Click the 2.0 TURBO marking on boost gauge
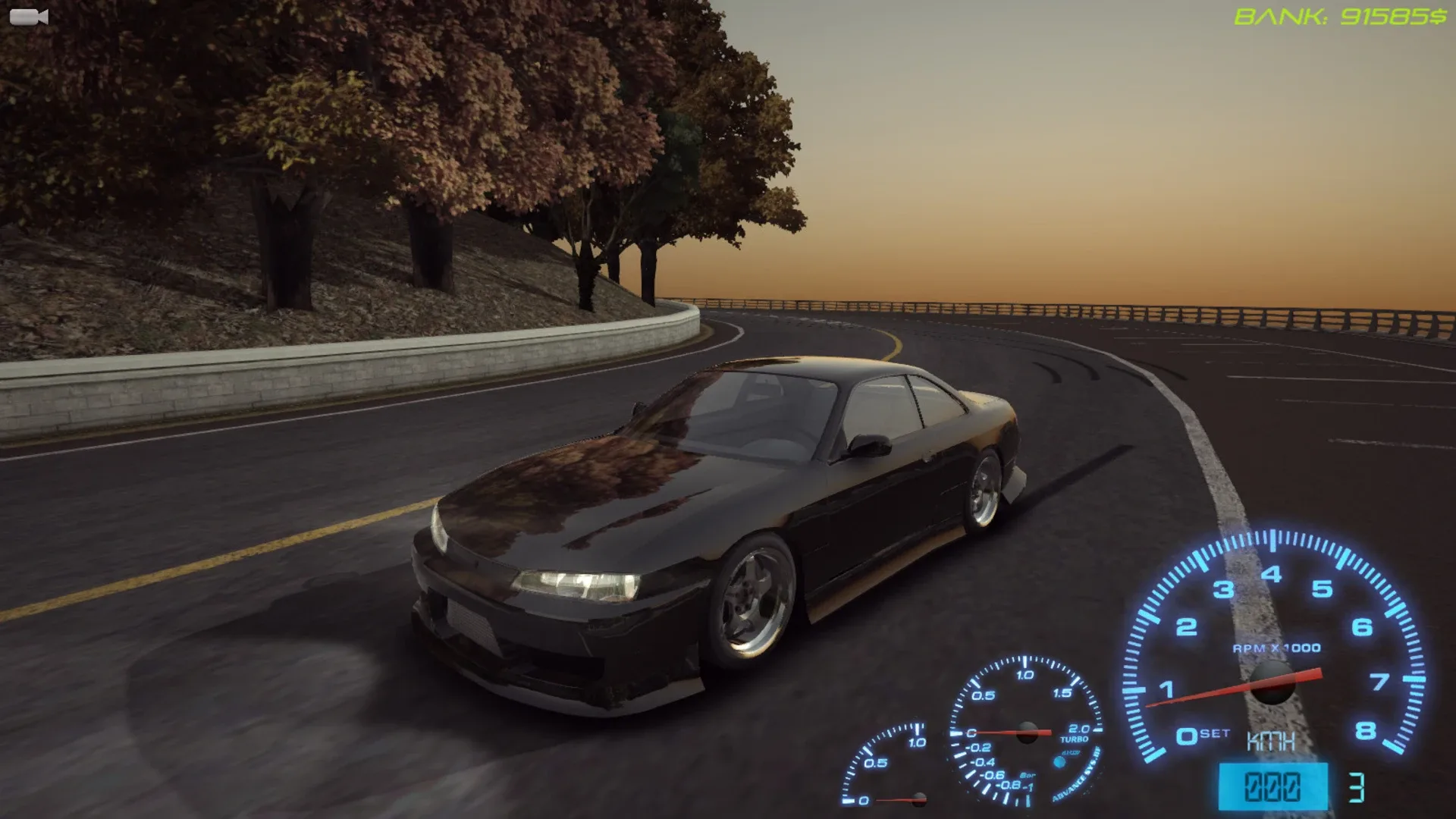This screenshot has width=1456, height=819. [1076, 732]
